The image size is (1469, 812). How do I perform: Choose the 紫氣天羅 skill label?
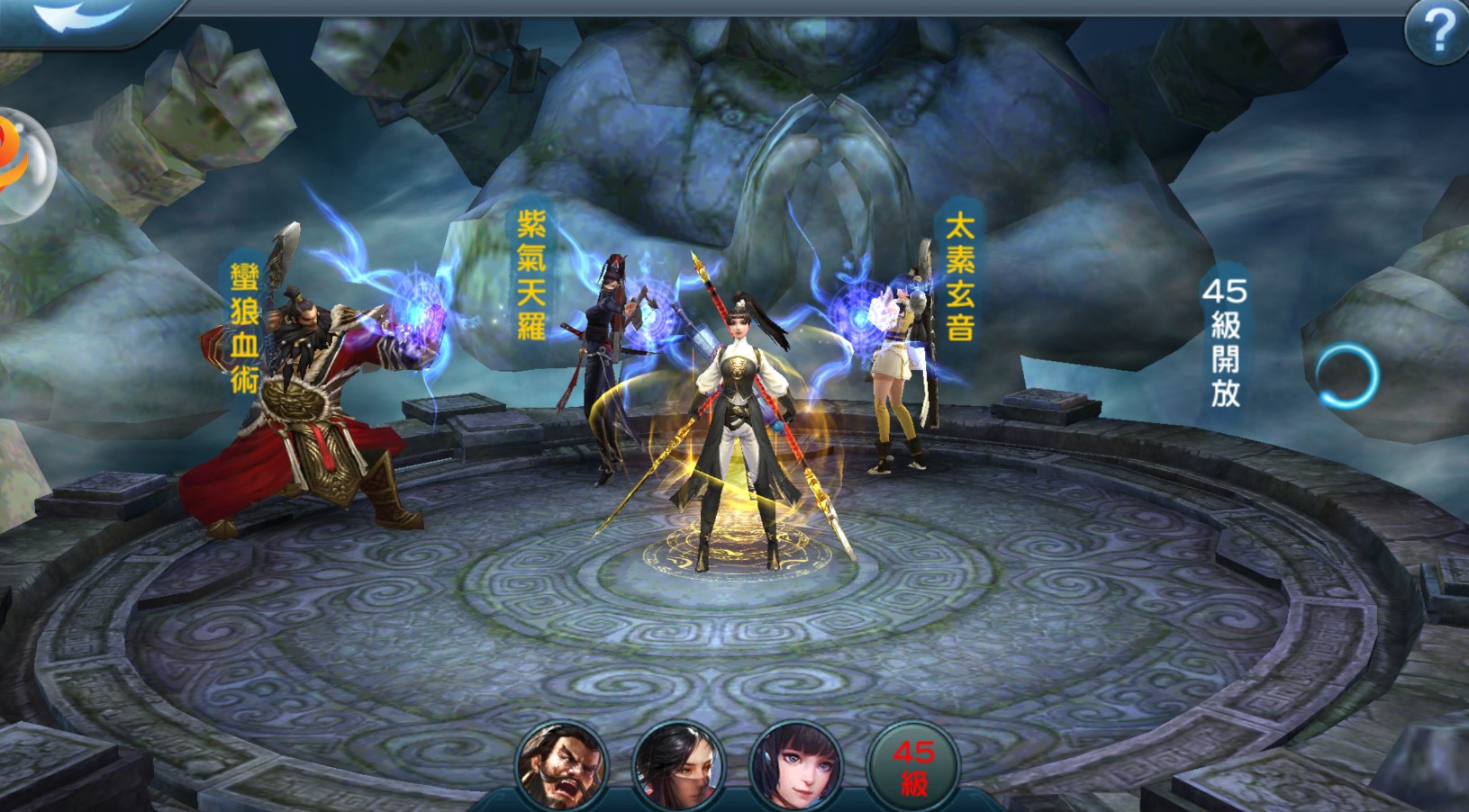[531, 275]
